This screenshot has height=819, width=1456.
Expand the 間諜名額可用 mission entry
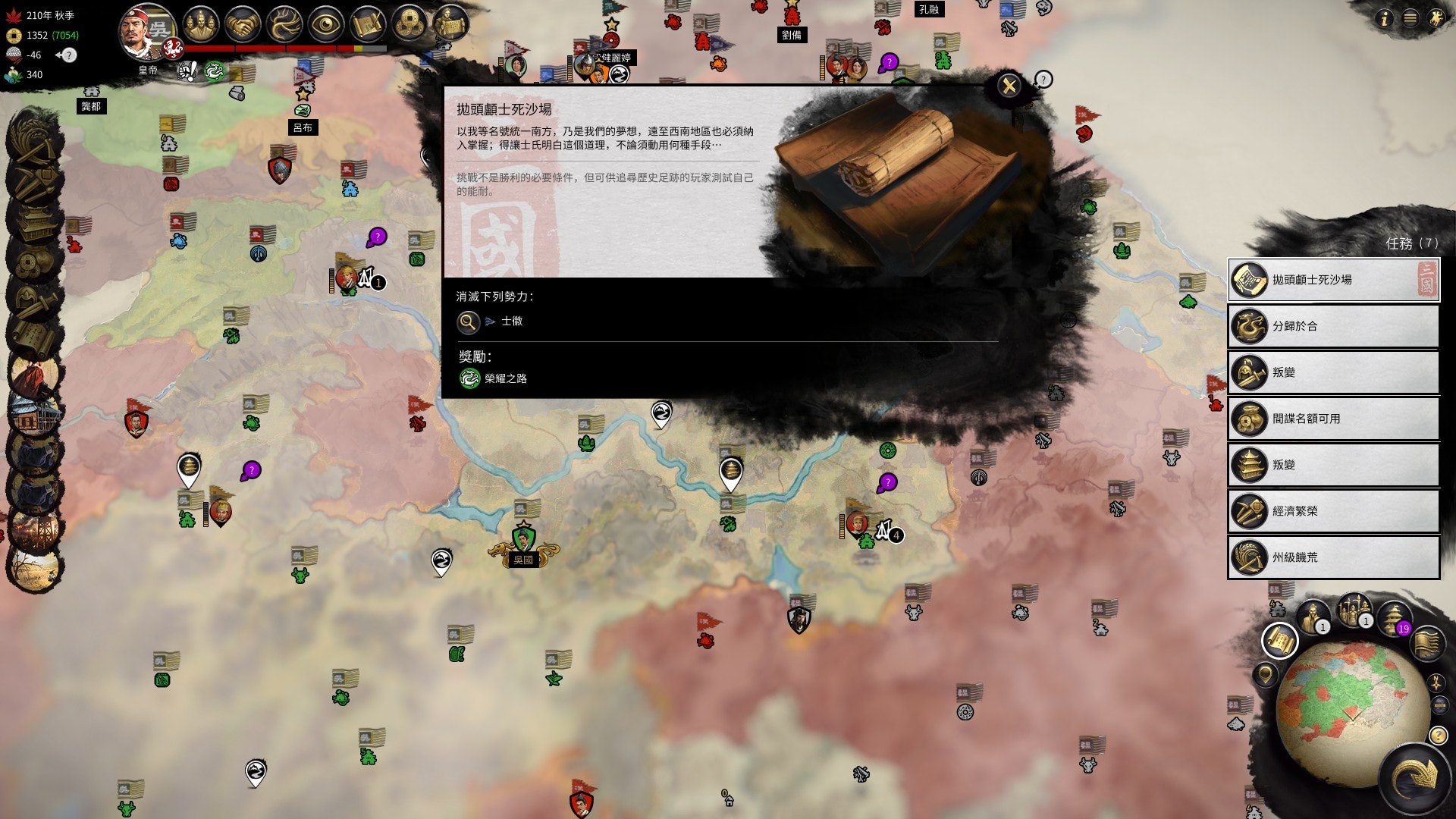[x=1333, y=419]
